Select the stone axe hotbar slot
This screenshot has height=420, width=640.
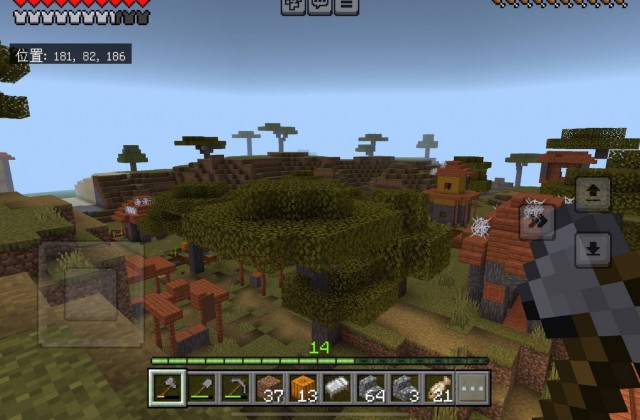coord(167,385)
